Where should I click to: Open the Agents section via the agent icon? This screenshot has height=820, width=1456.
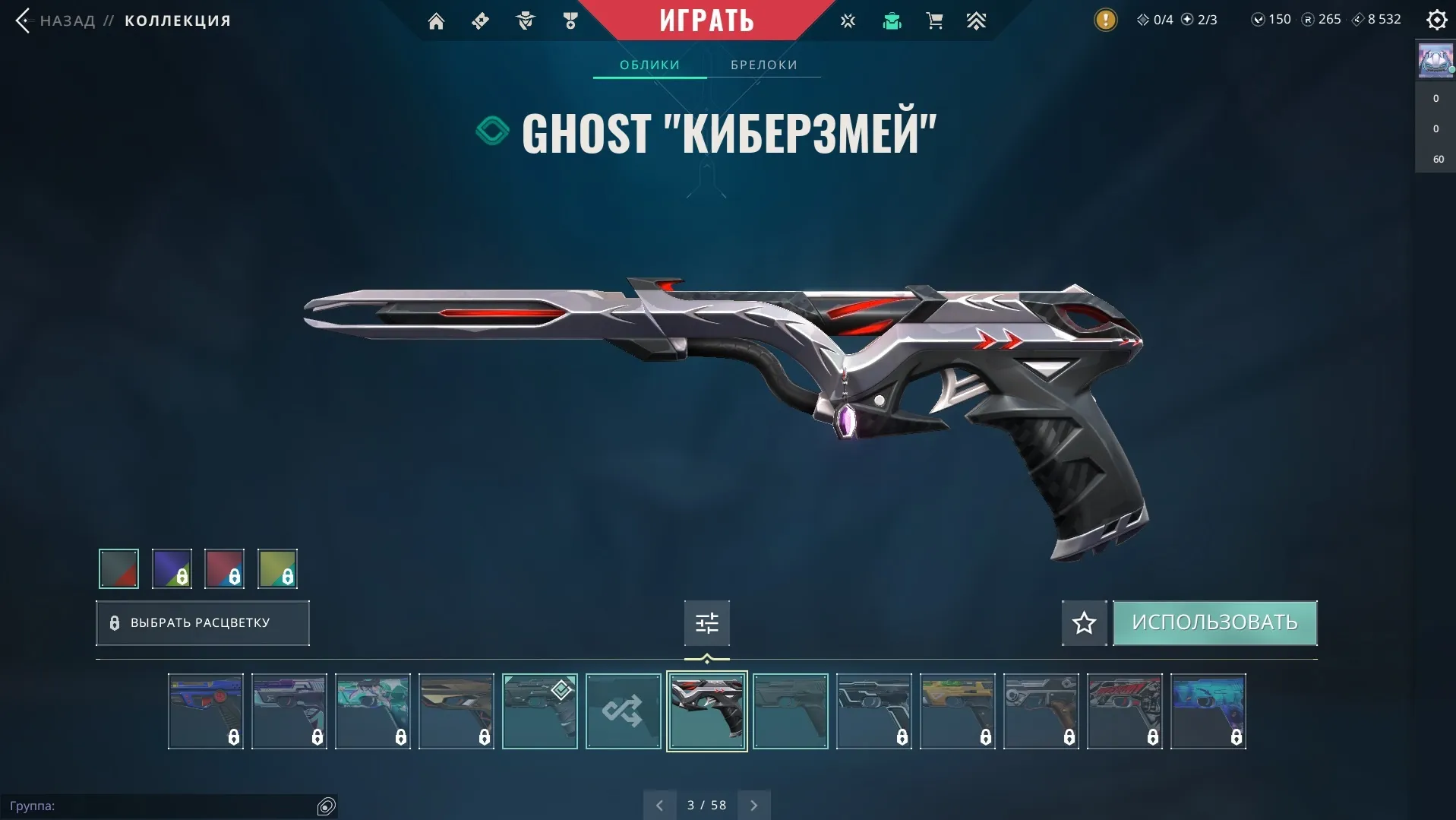tap(525, 21)
